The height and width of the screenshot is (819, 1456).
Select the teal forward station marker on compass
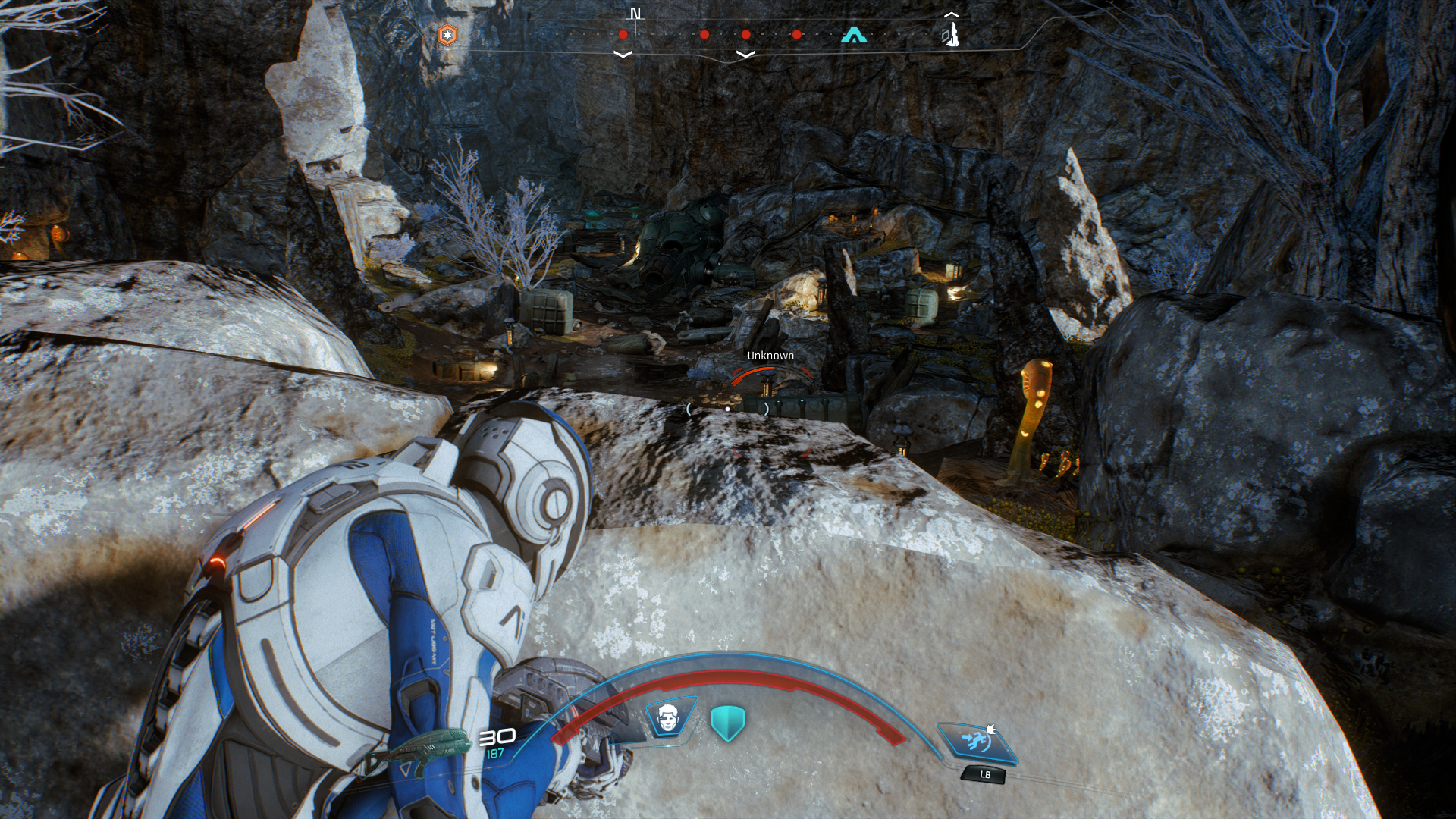tap(852, 33)
